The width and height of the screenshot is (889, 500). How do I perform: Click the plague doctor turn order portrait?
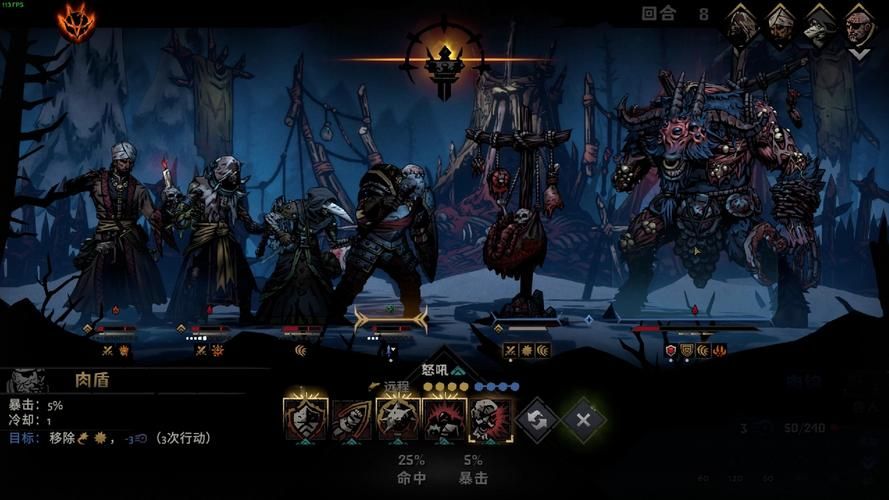coord(820,25)
